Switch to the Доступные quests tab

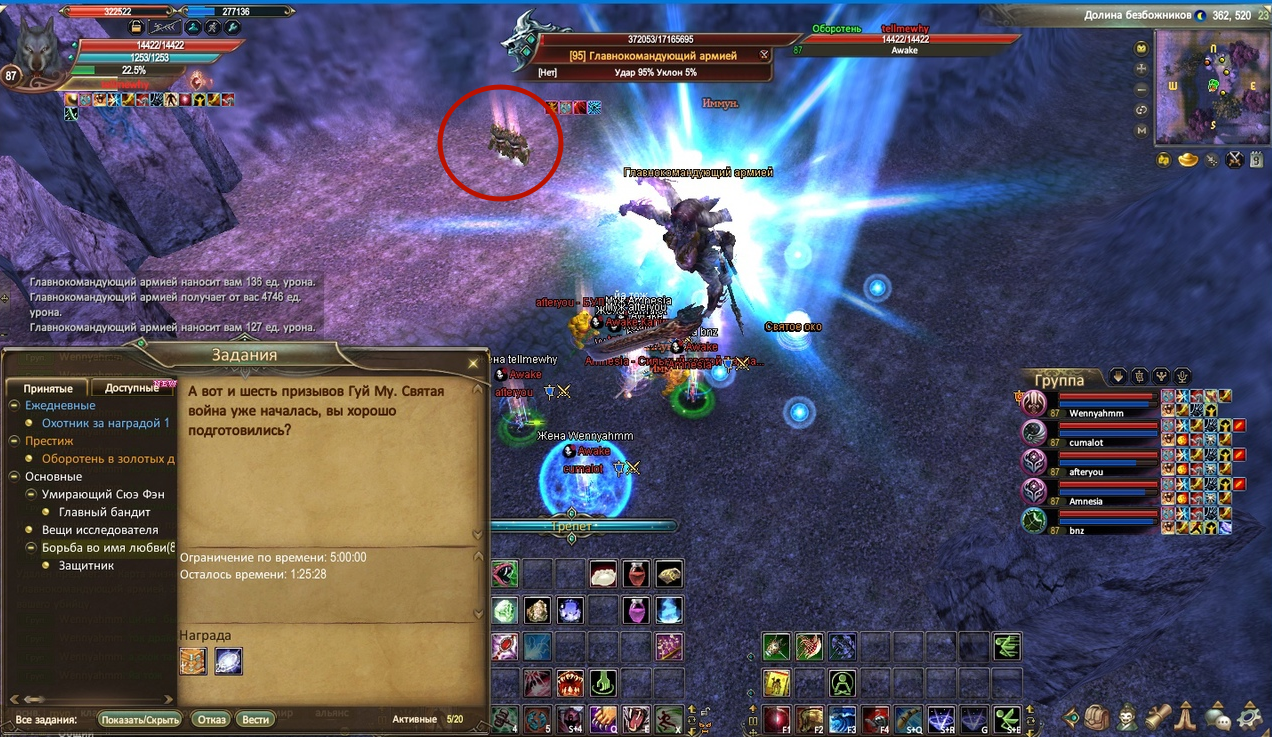132,388
